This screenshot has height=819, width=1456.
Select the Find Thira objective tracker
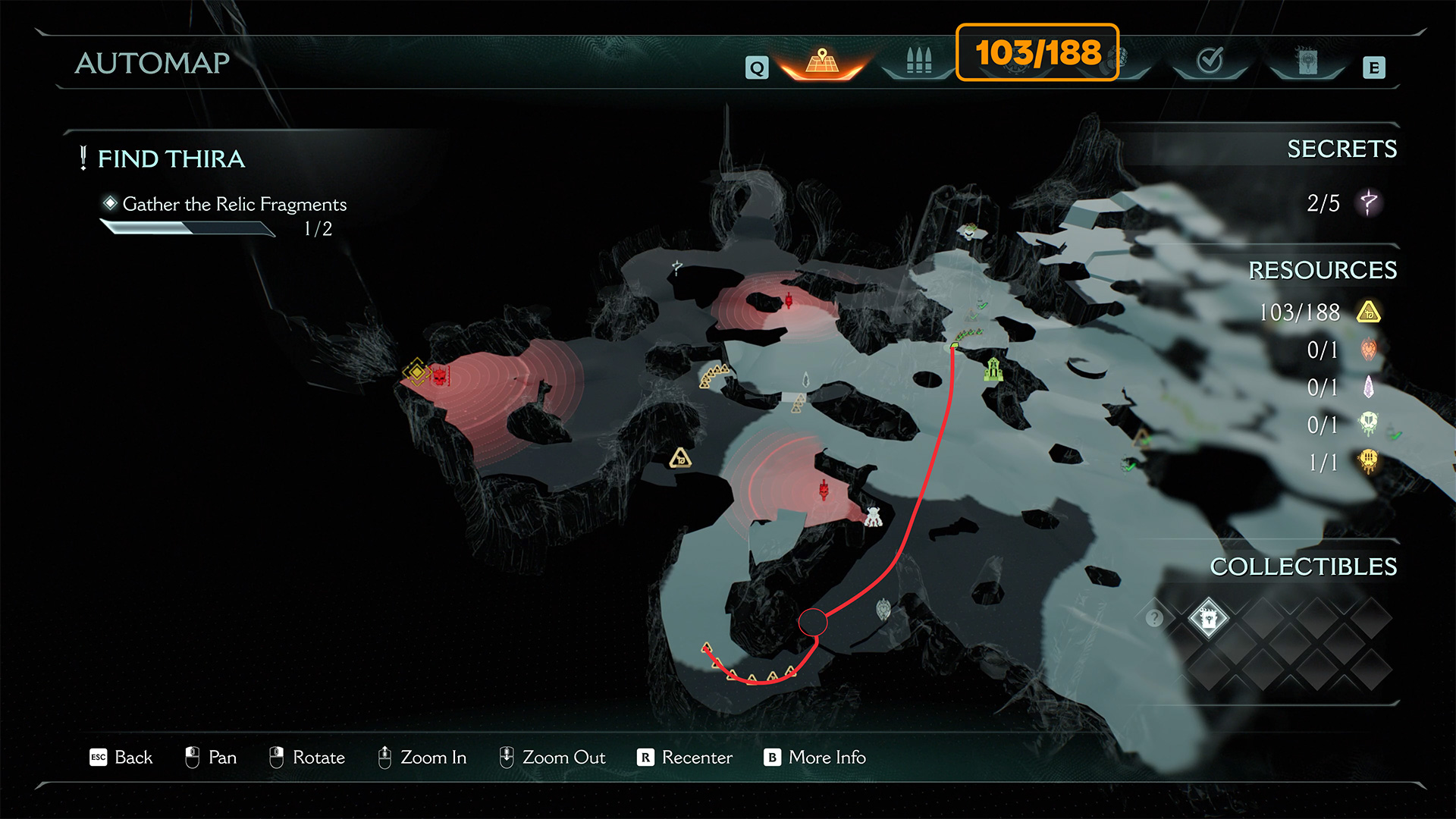tap(171, 159)
